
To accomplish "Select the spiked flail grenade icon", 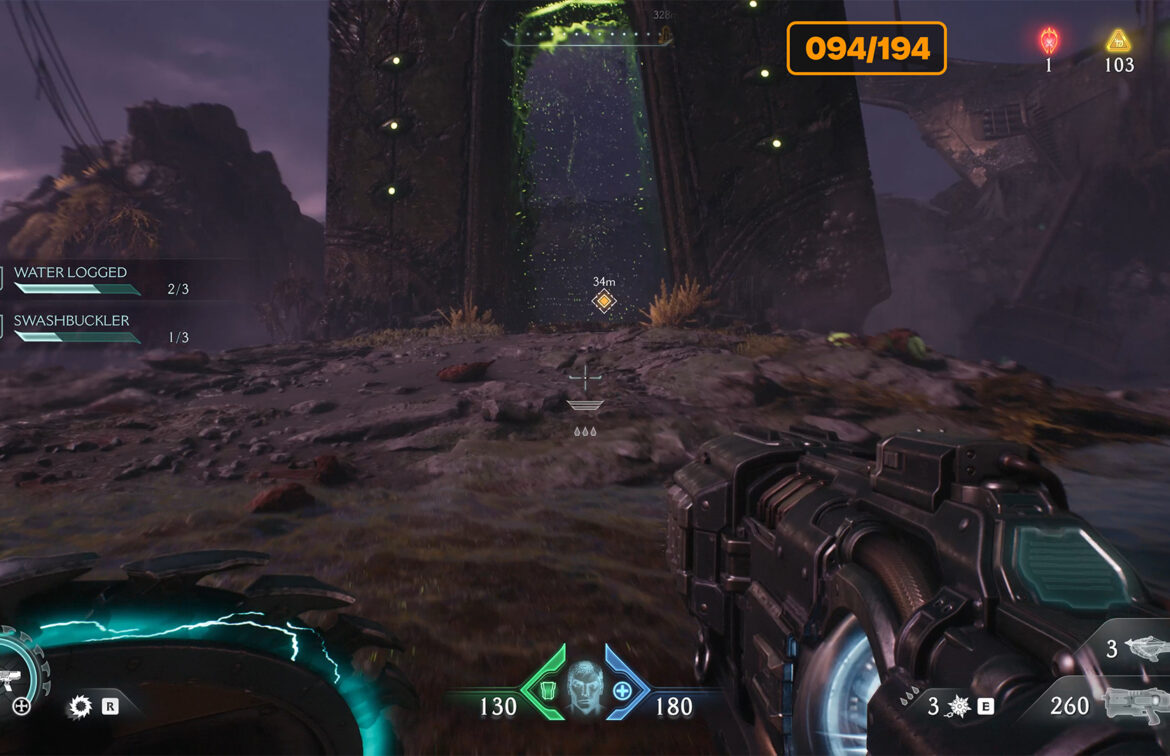I will click(956, 707).
